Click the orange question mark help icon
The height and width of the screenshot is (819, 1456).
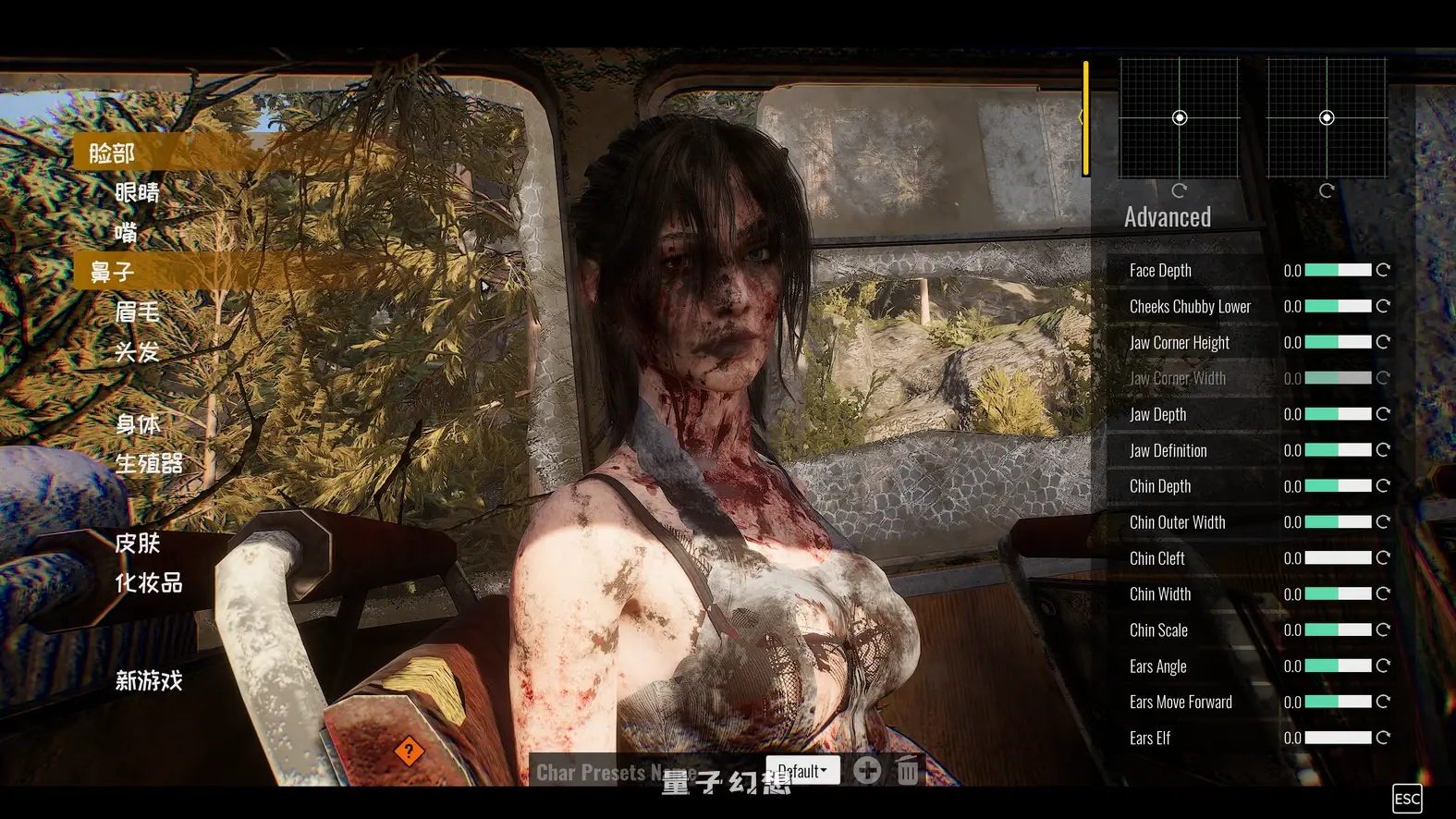click(x=409, y=752)
